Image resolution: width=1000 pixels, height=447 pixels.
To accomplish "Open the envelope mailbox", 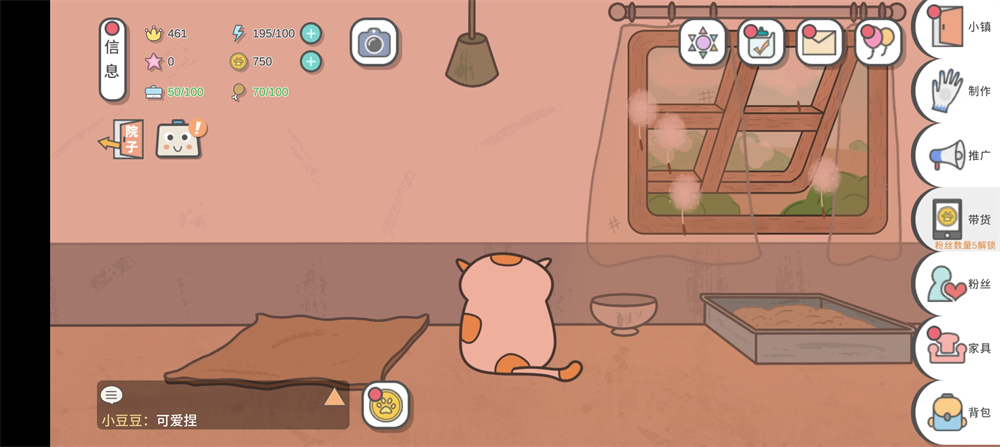I will pos(820,43).
